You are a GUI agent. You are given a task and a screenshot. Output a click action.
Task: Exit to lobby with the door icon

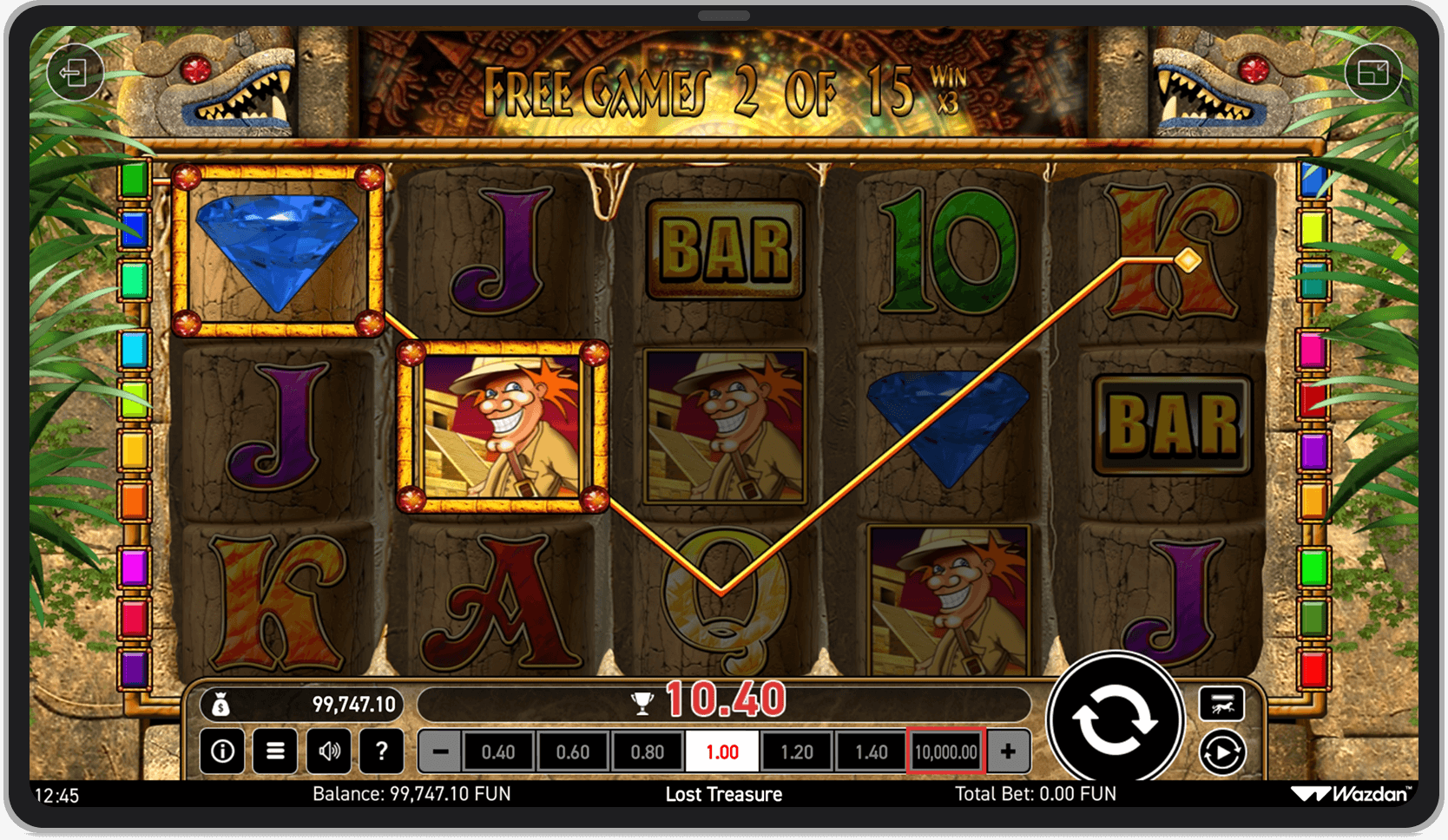tap(75, 73)
